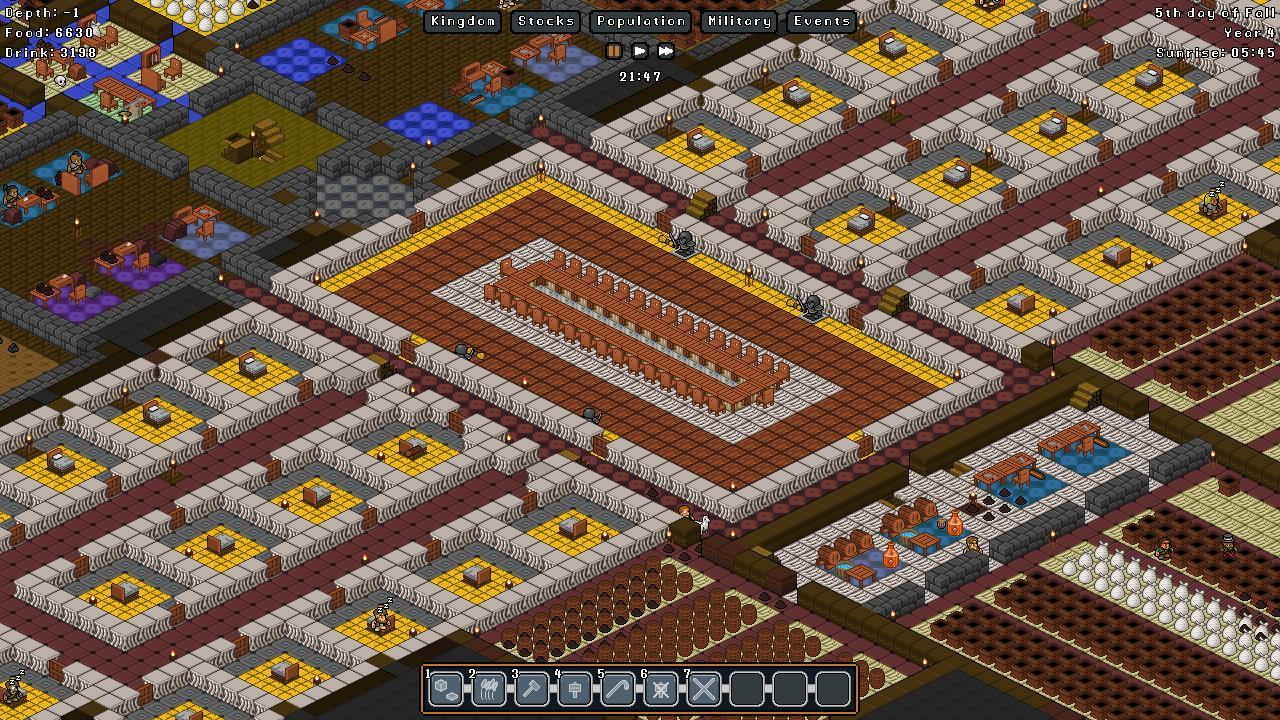Select the hook tool in hotbar slot 5
The image size is (1280, 720).
[x=617, y=689]
